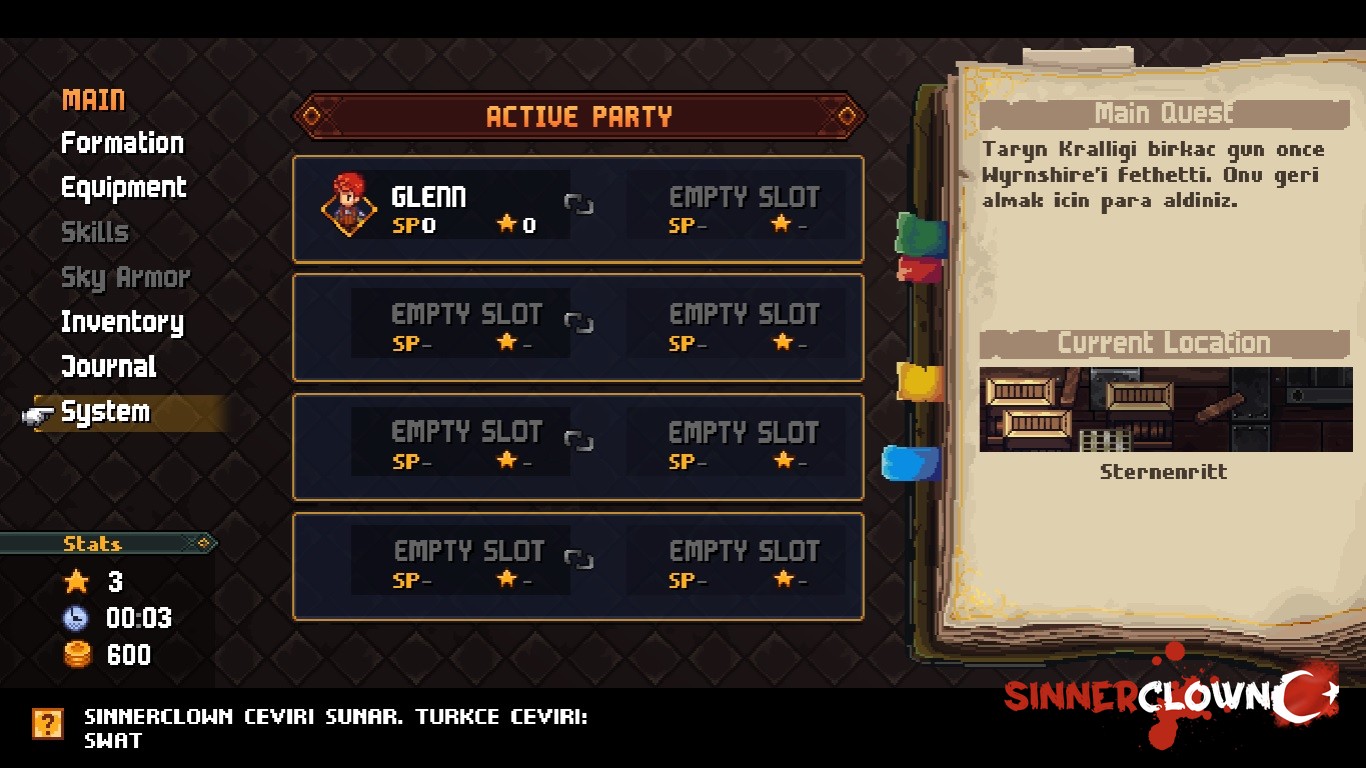Click the green bookmark tab on the book
The image size is (1366, 768).
921,234
